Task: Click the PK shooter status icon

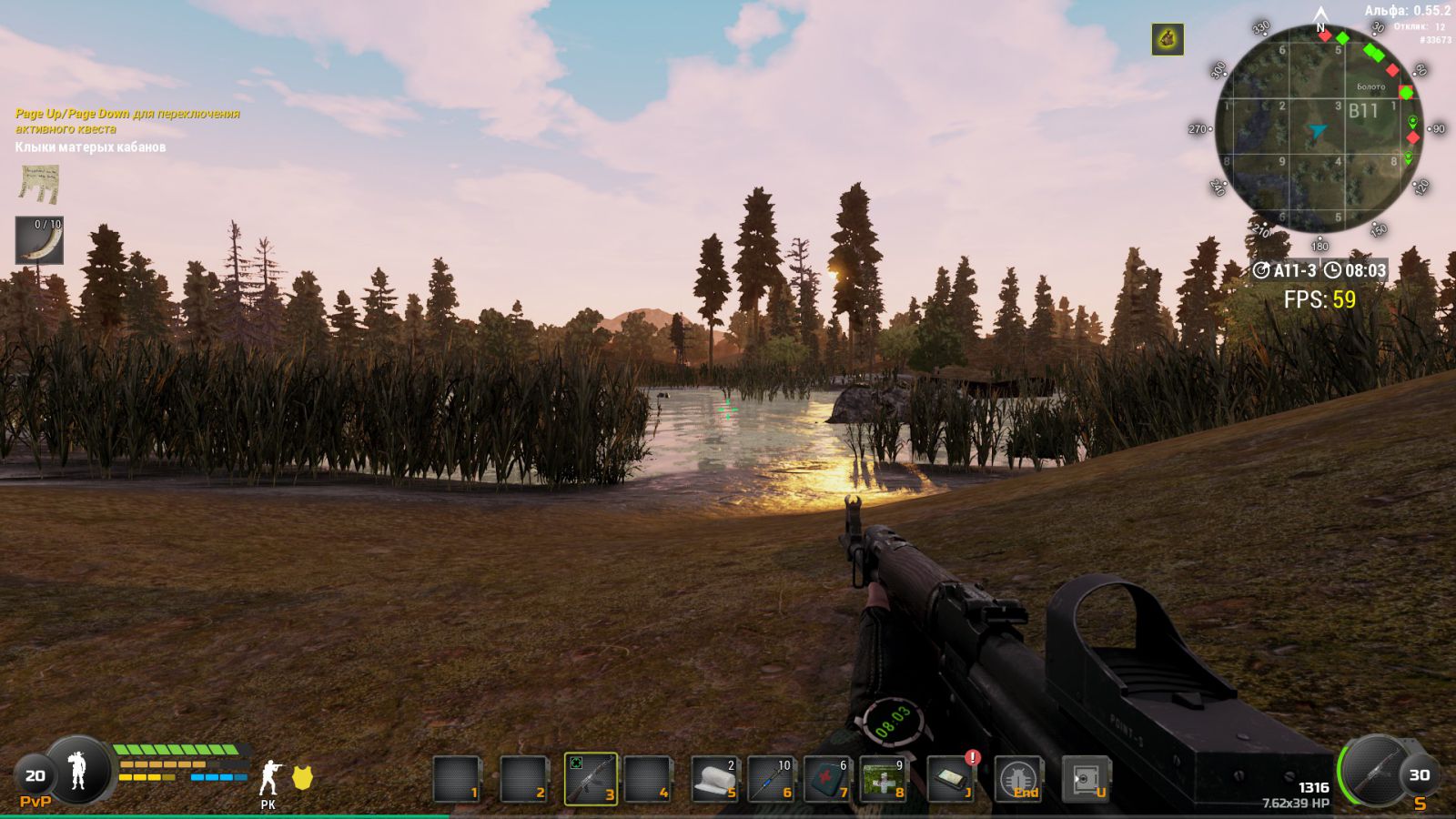Action: [x=268, y=779]
